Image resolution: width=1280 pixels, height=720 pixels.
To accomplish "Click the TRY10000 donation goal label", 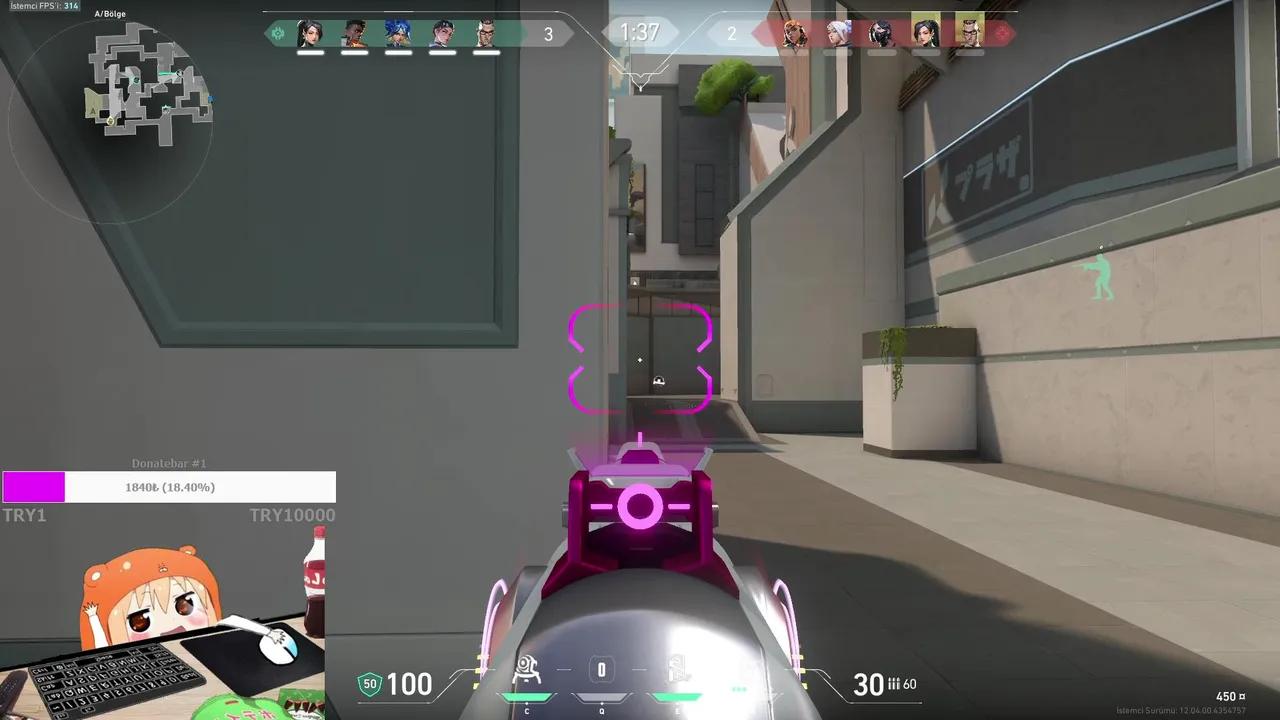I will click(292, 515).
